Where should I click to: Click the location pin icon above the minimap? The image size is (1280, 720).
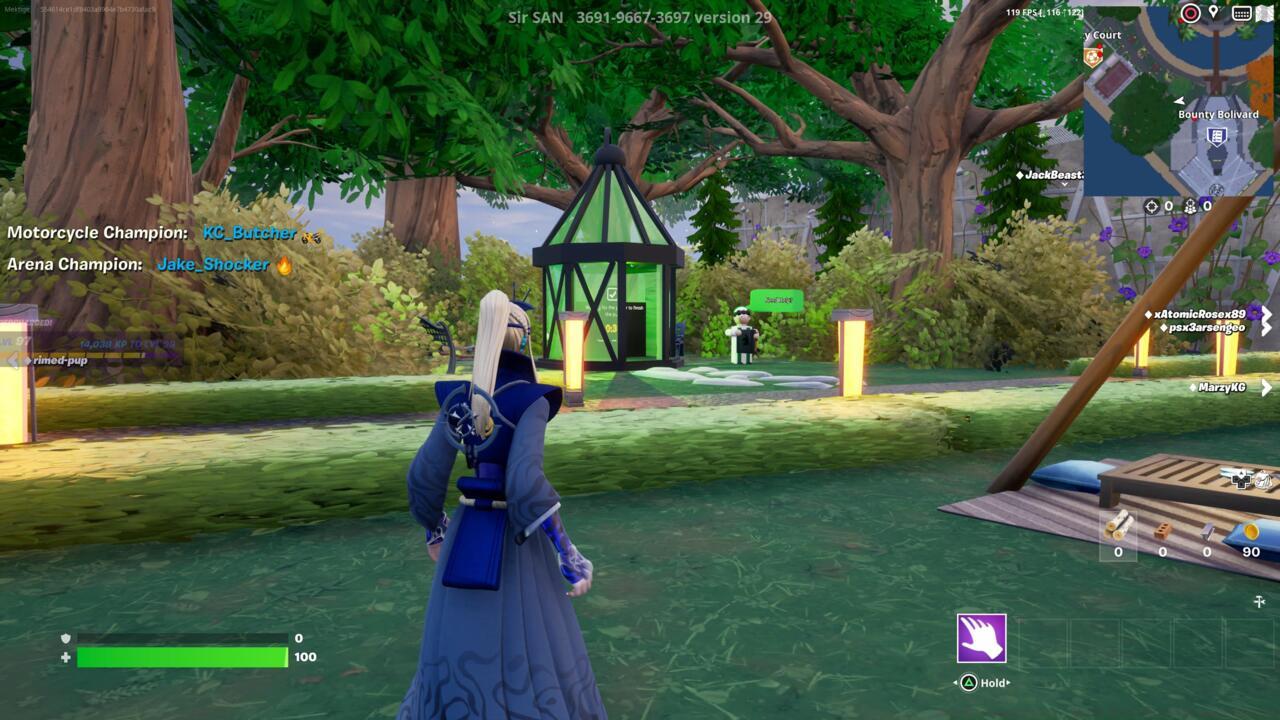(1214, 12)
